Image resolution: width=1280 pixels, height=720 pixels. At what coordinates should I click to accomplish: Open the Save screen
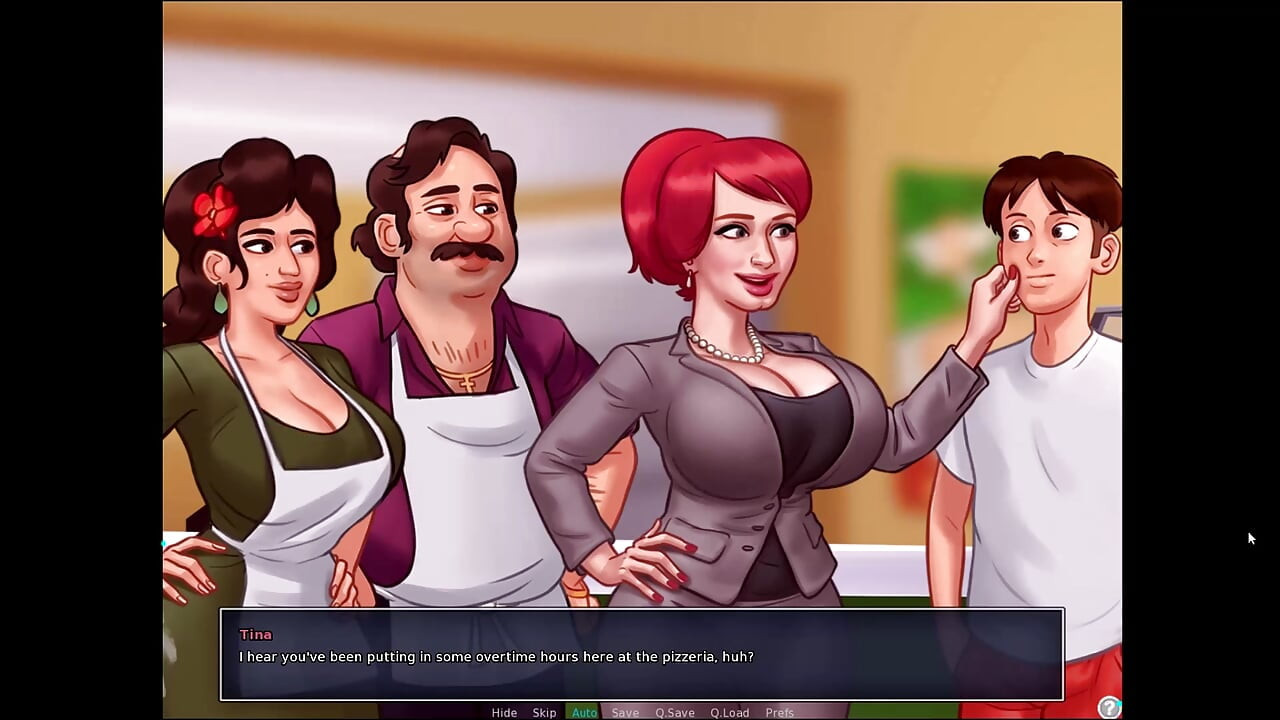625,712
